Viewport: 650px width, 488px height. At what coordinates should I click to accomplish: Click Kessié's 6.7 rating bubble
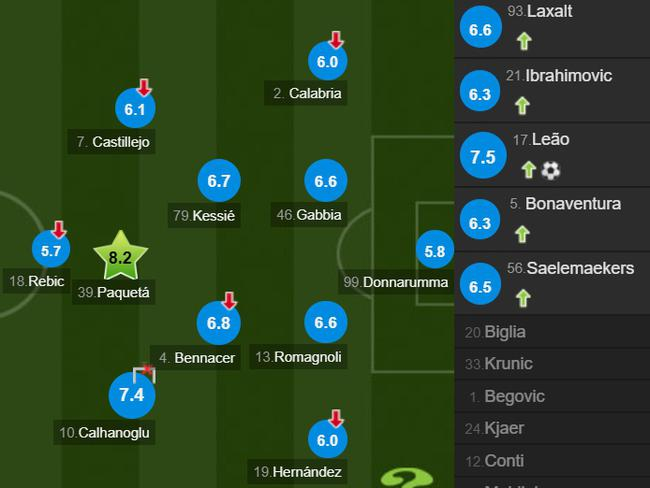219,181
